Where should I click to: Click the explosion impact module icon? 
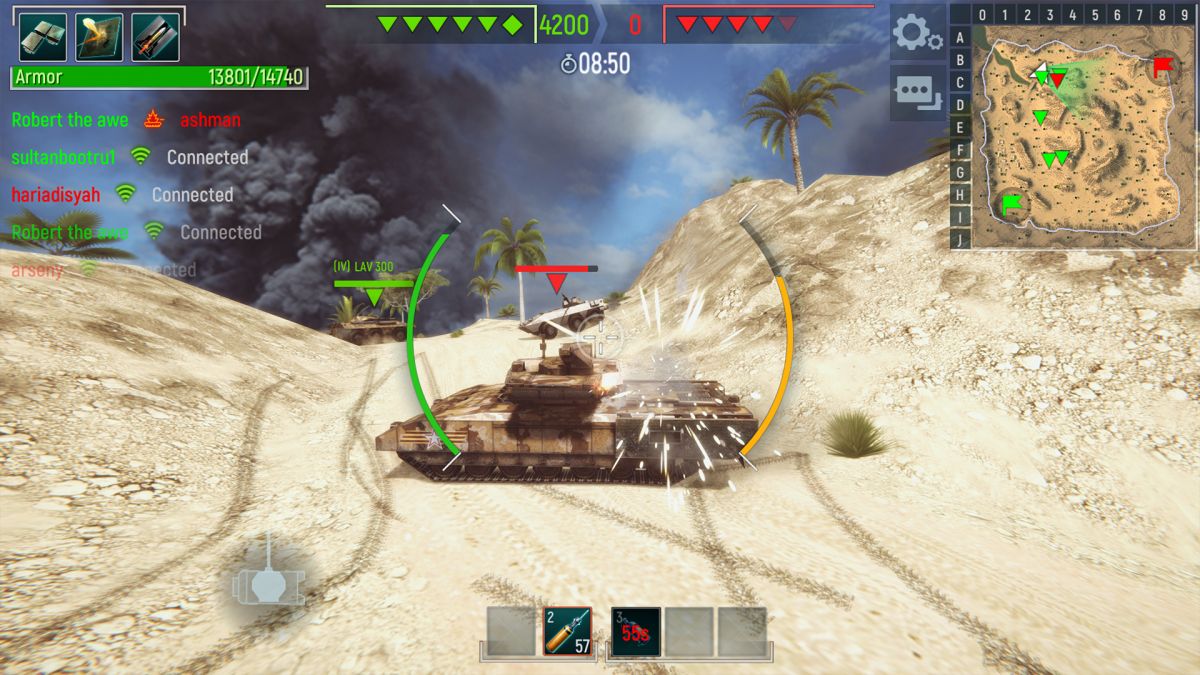pos(99,37)
